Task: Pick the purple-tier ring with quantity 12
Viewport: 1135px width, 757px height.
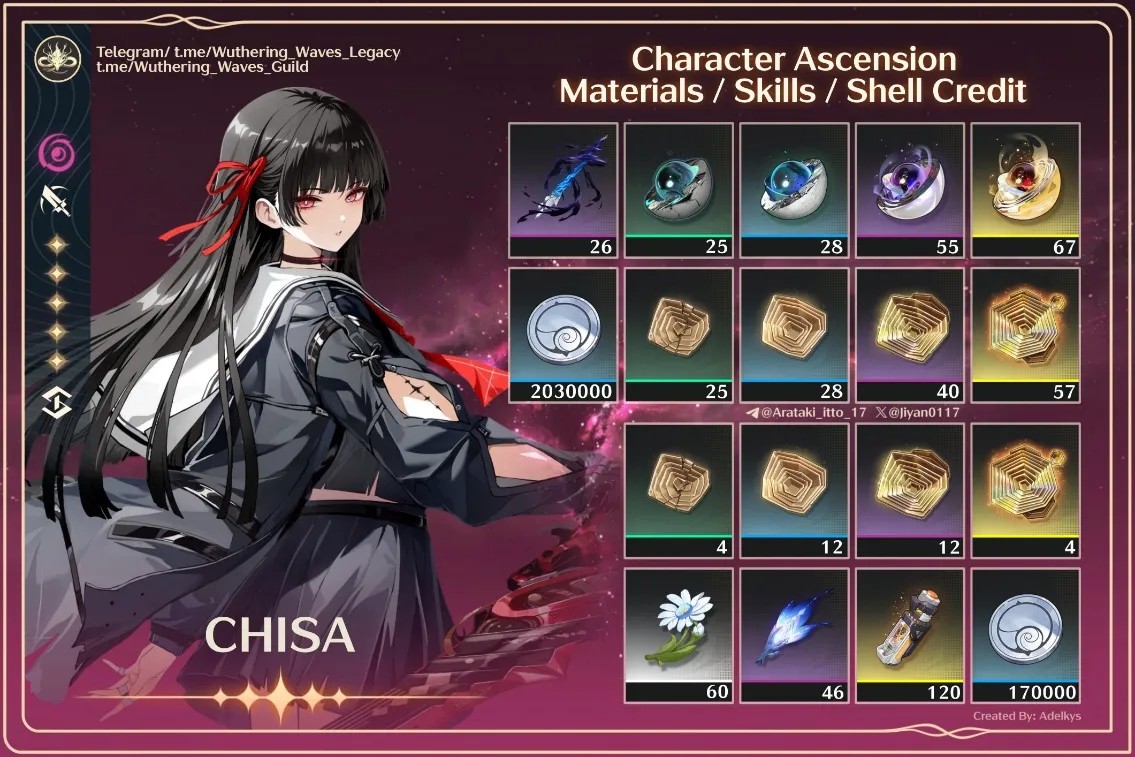Action: click(x=910, y=490)
